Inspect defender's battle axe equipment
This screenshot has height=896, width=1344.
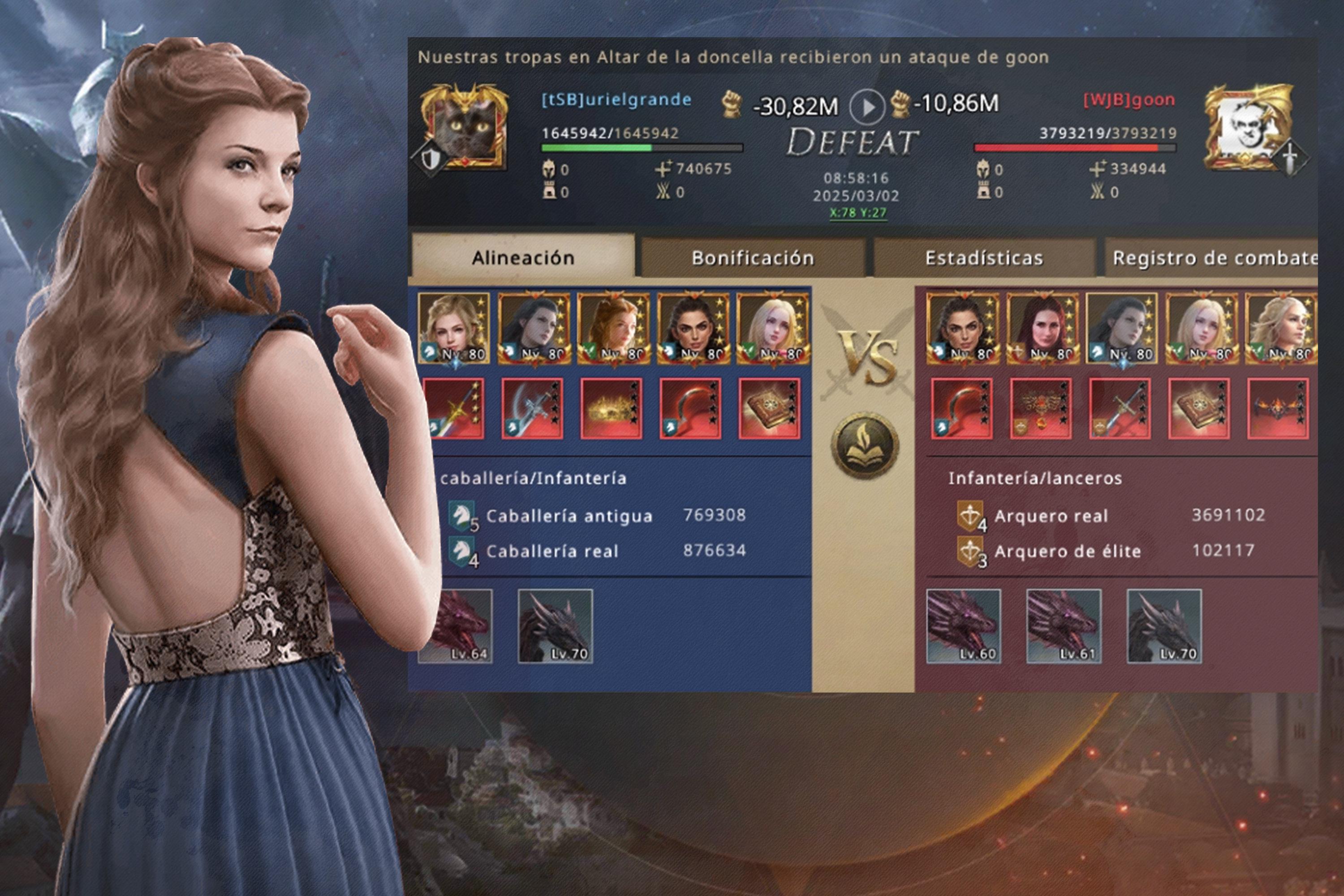[x=532, y=409]
